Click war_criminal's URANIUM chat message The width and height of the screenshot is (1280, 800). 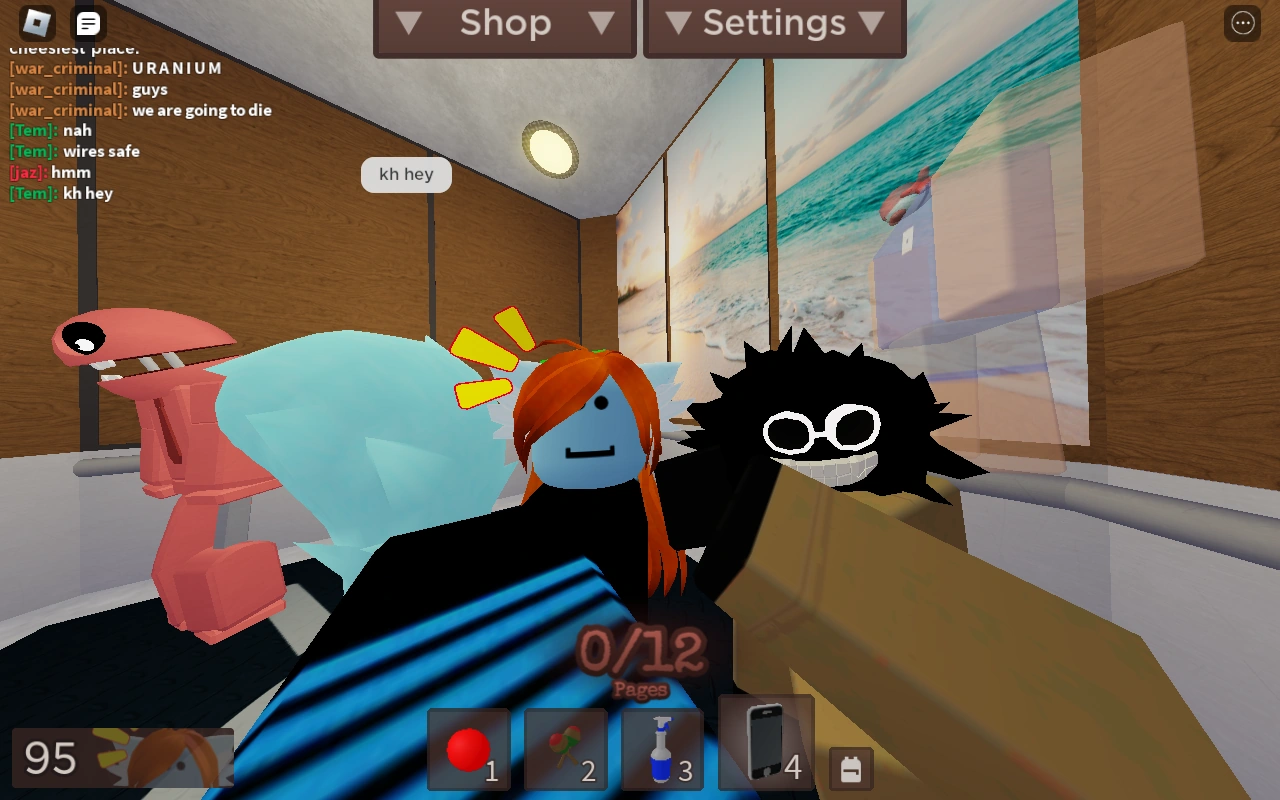click(x=115, y=68)
